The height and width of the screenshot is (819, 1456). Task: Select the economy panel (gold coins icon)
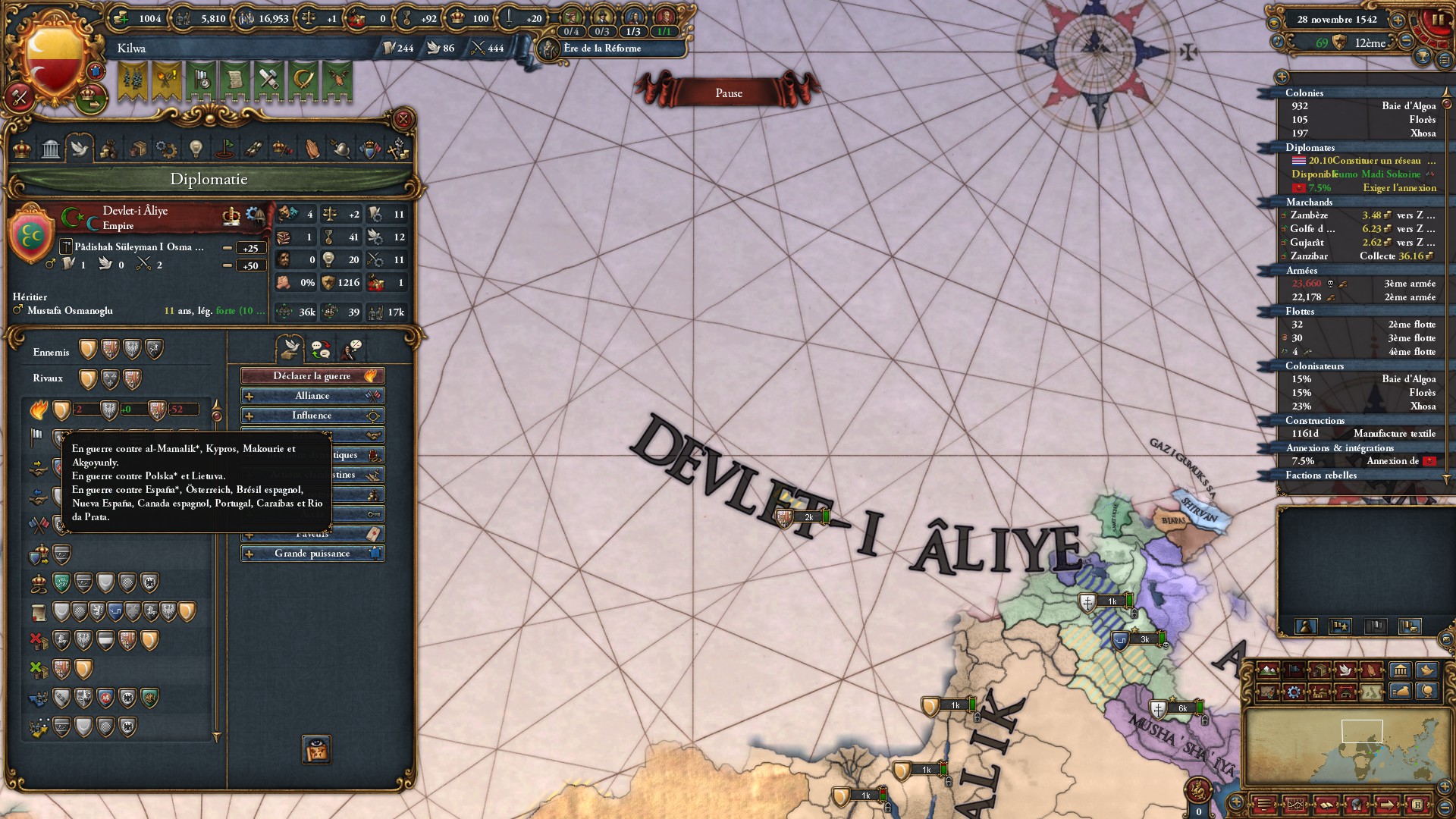coord(108,149)
